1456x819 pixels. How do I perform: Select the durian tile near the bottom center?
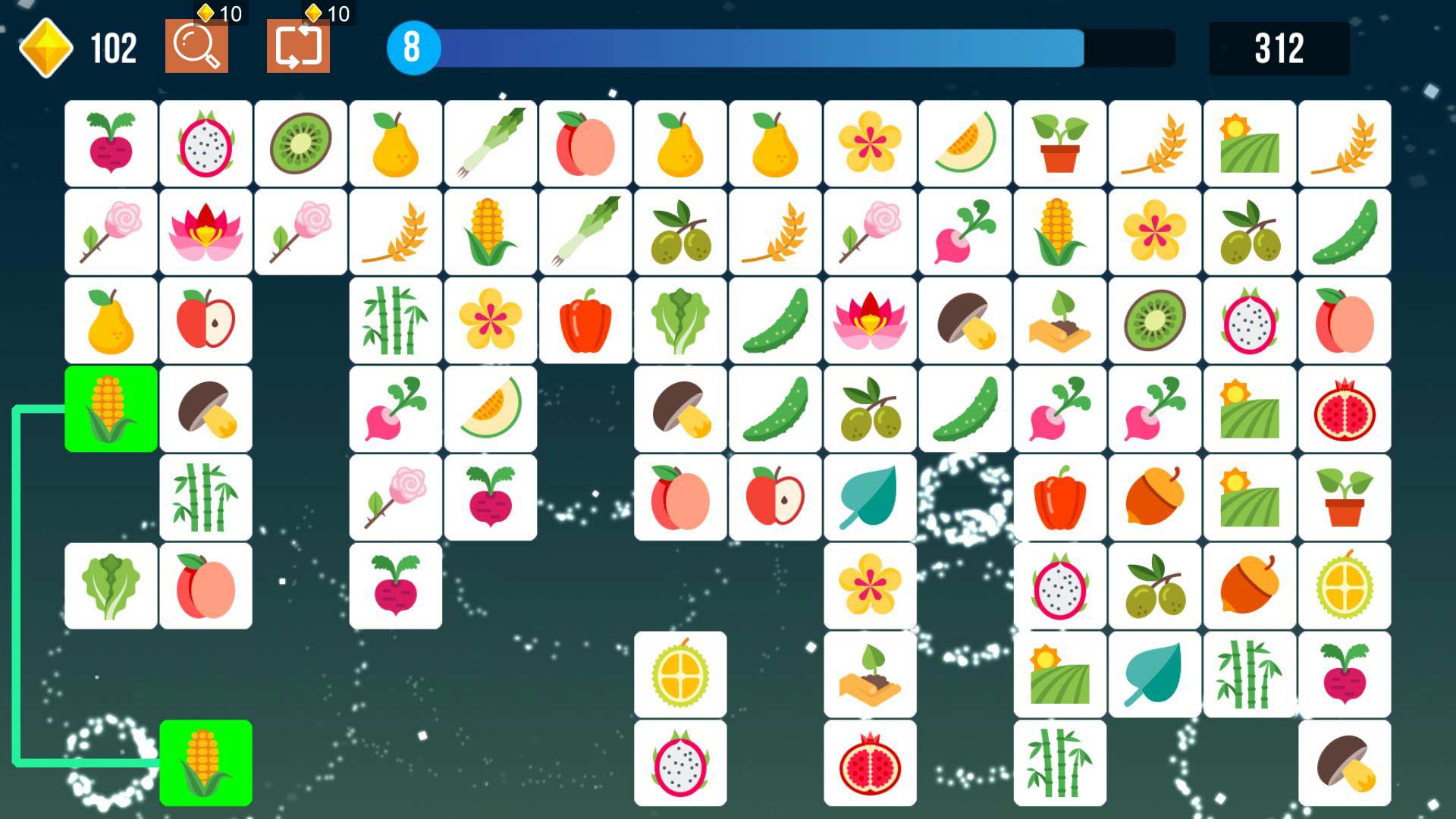pos(680,673)
